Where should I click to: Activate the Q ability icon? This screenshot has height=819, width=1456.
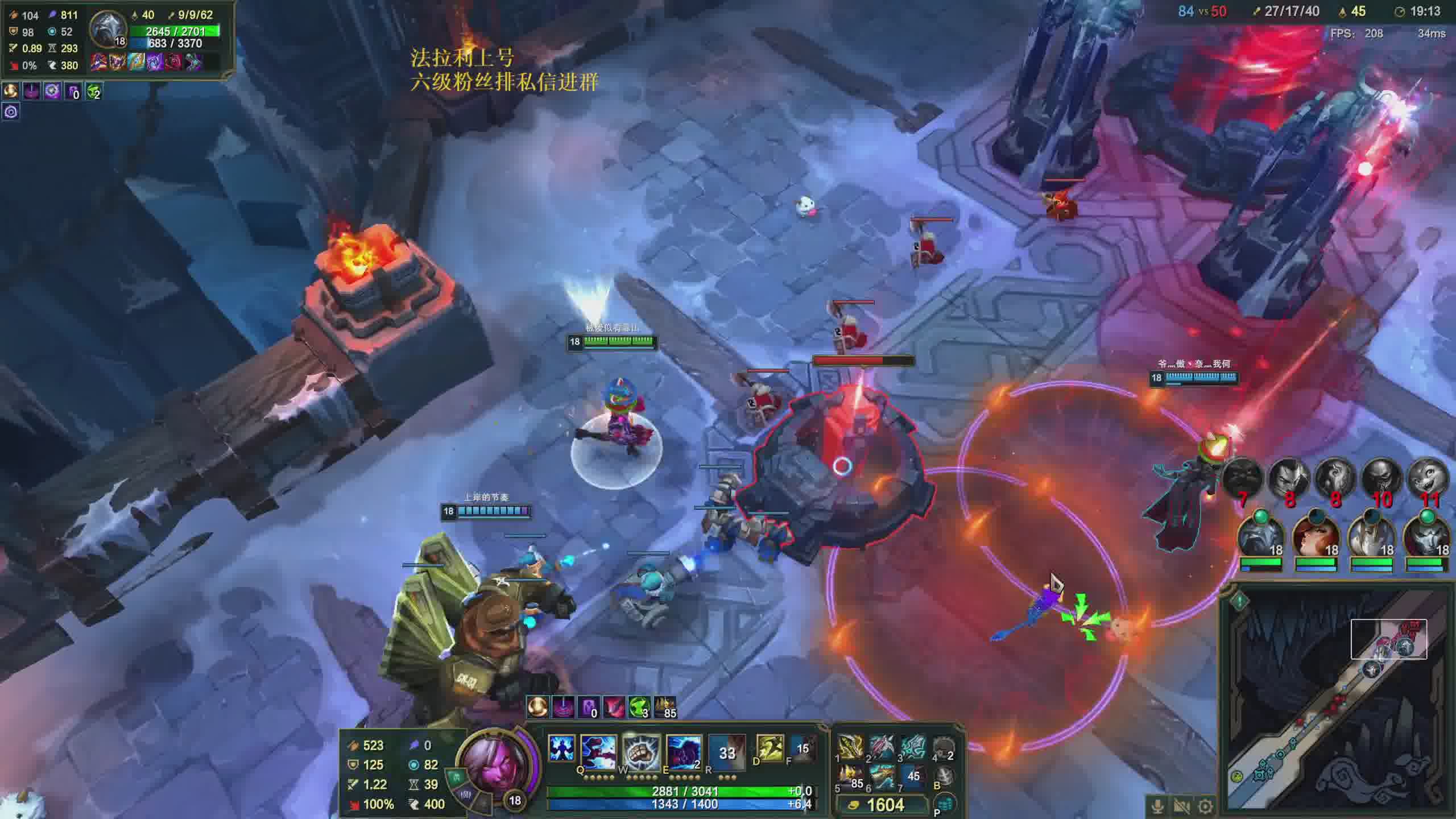pyautogui.click(x=598, y=752)
